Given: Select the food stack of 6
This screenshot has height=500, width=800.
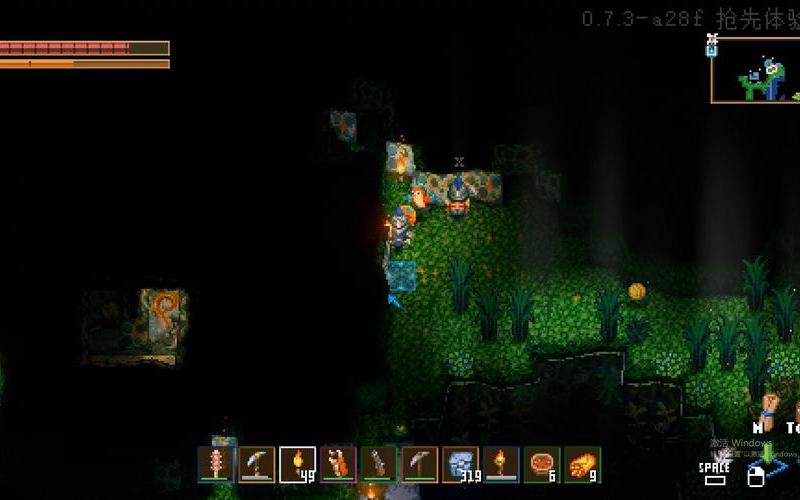Looking at the screenshot, I should [x=543, y=464].
